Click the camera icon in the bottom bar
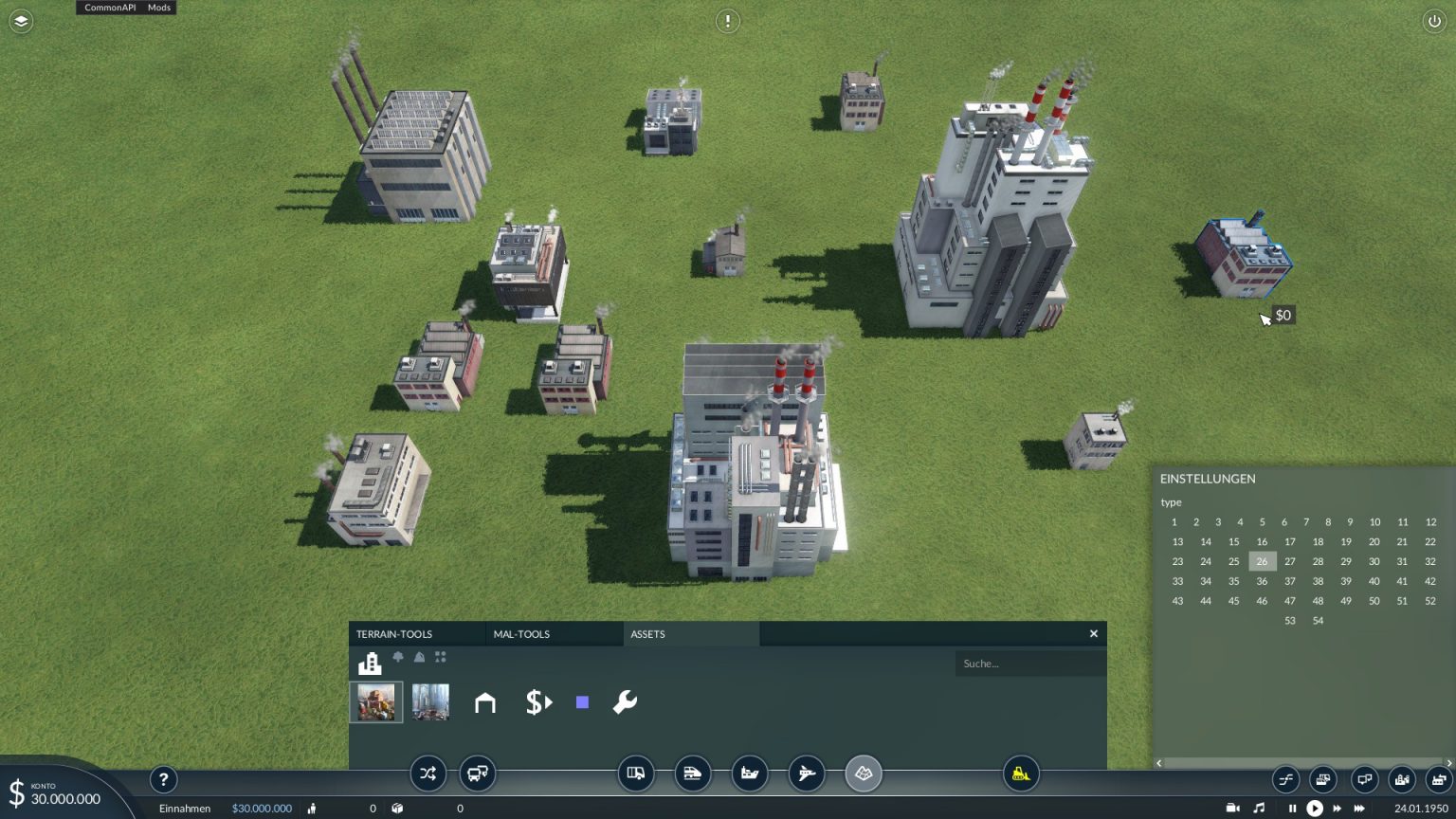 click(1231, 808)
